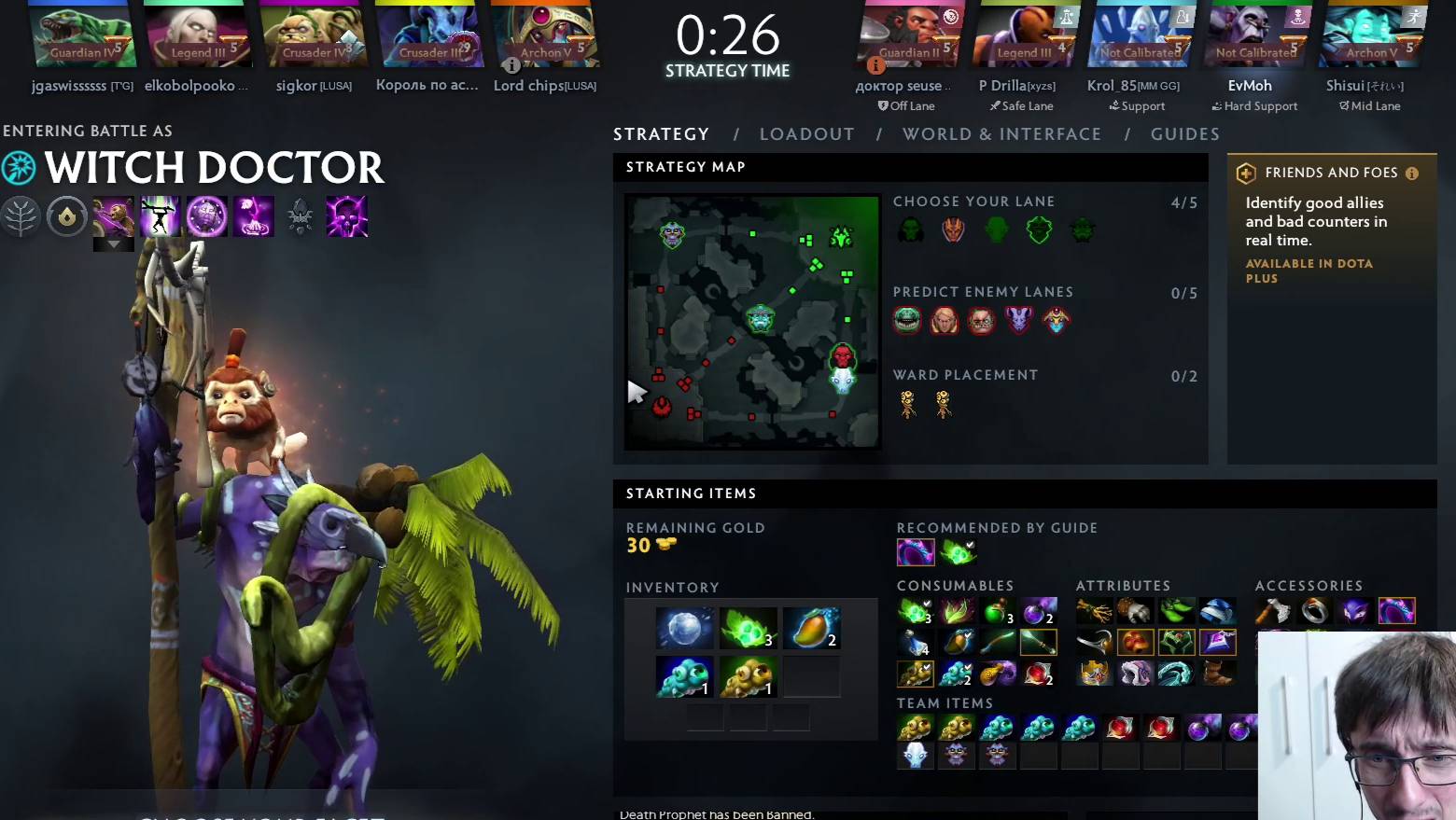Click the info icon beside доктор seuse

tap(875, 65)
